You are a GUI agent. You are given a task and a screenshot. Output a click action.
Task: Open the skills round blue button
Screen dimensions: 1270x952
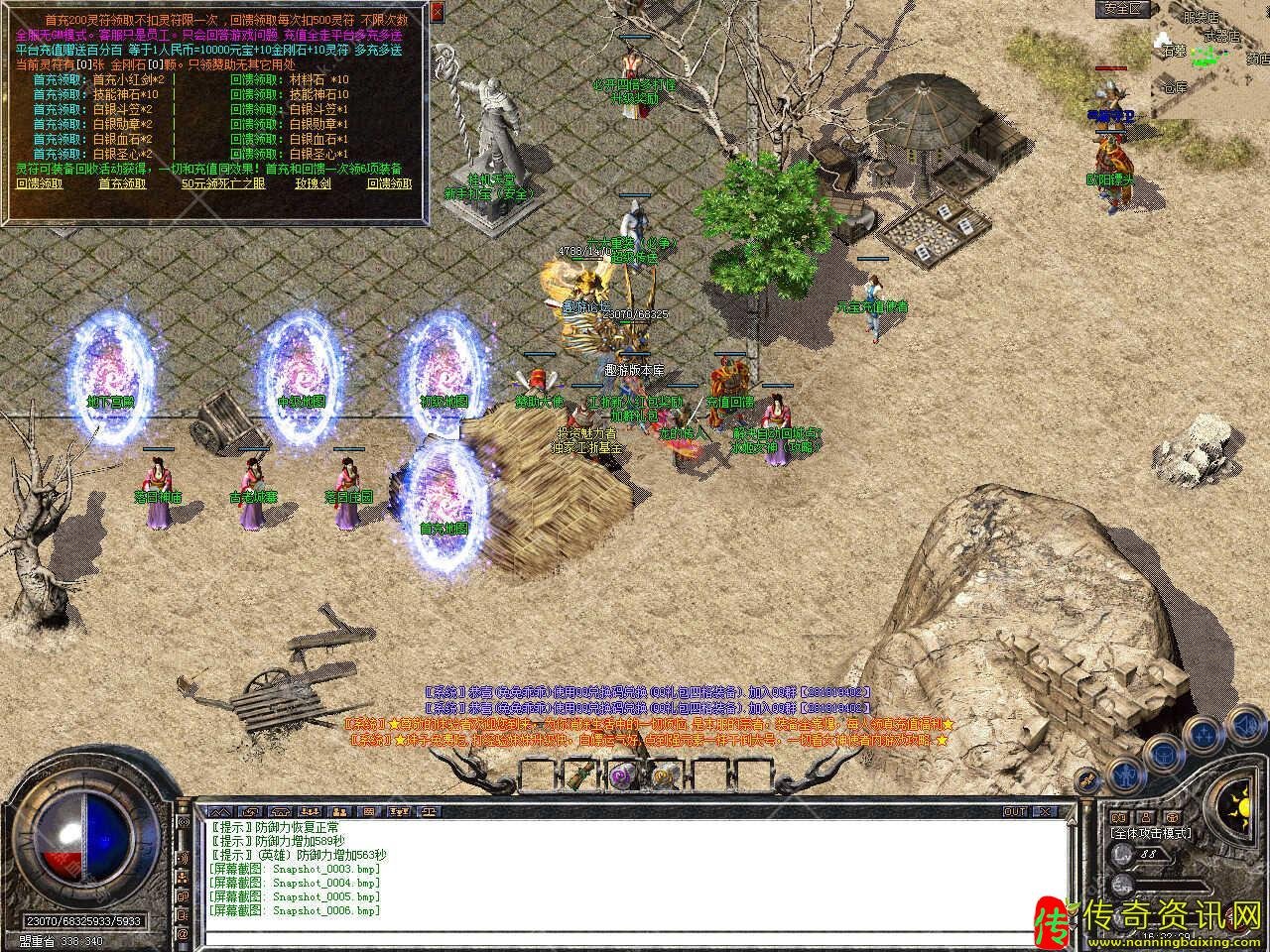pyautogui.click(x=1205, y=733)
